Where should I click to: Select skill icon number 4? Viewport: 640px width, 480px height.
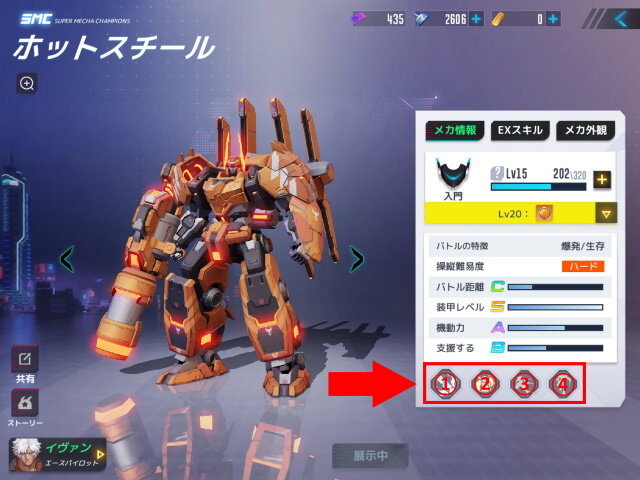[562, 383]
